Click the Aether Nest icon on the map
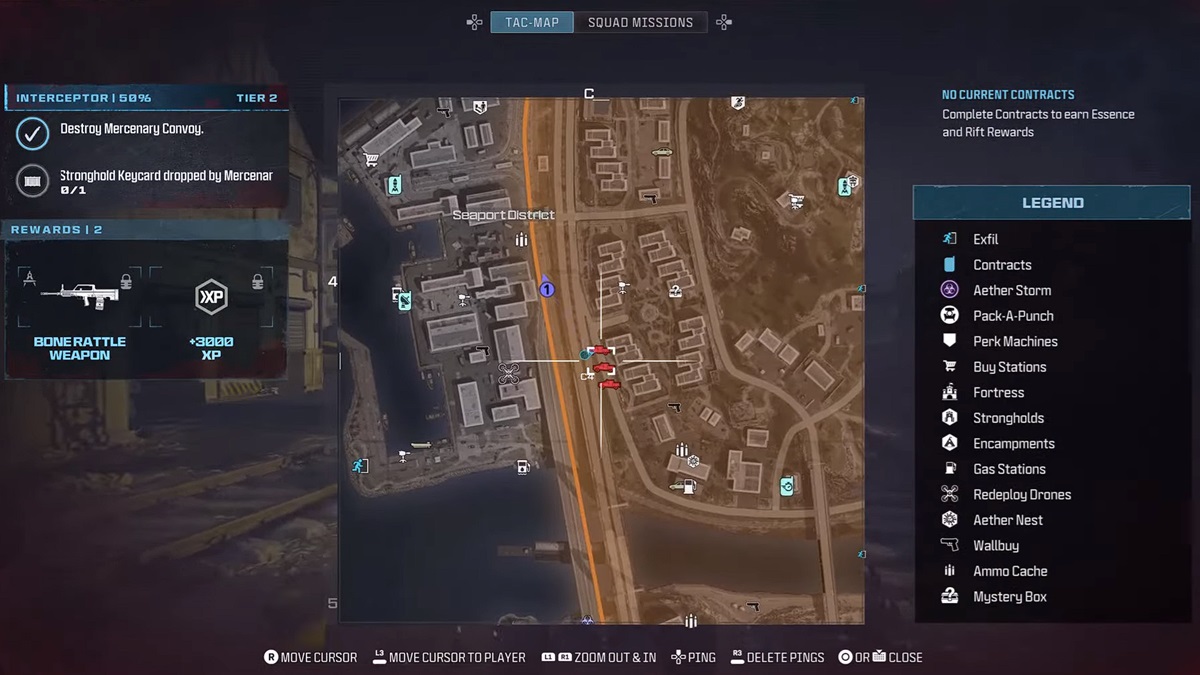Image resolution: width=1200 pixels, height=675 pixels. (692, 461)
